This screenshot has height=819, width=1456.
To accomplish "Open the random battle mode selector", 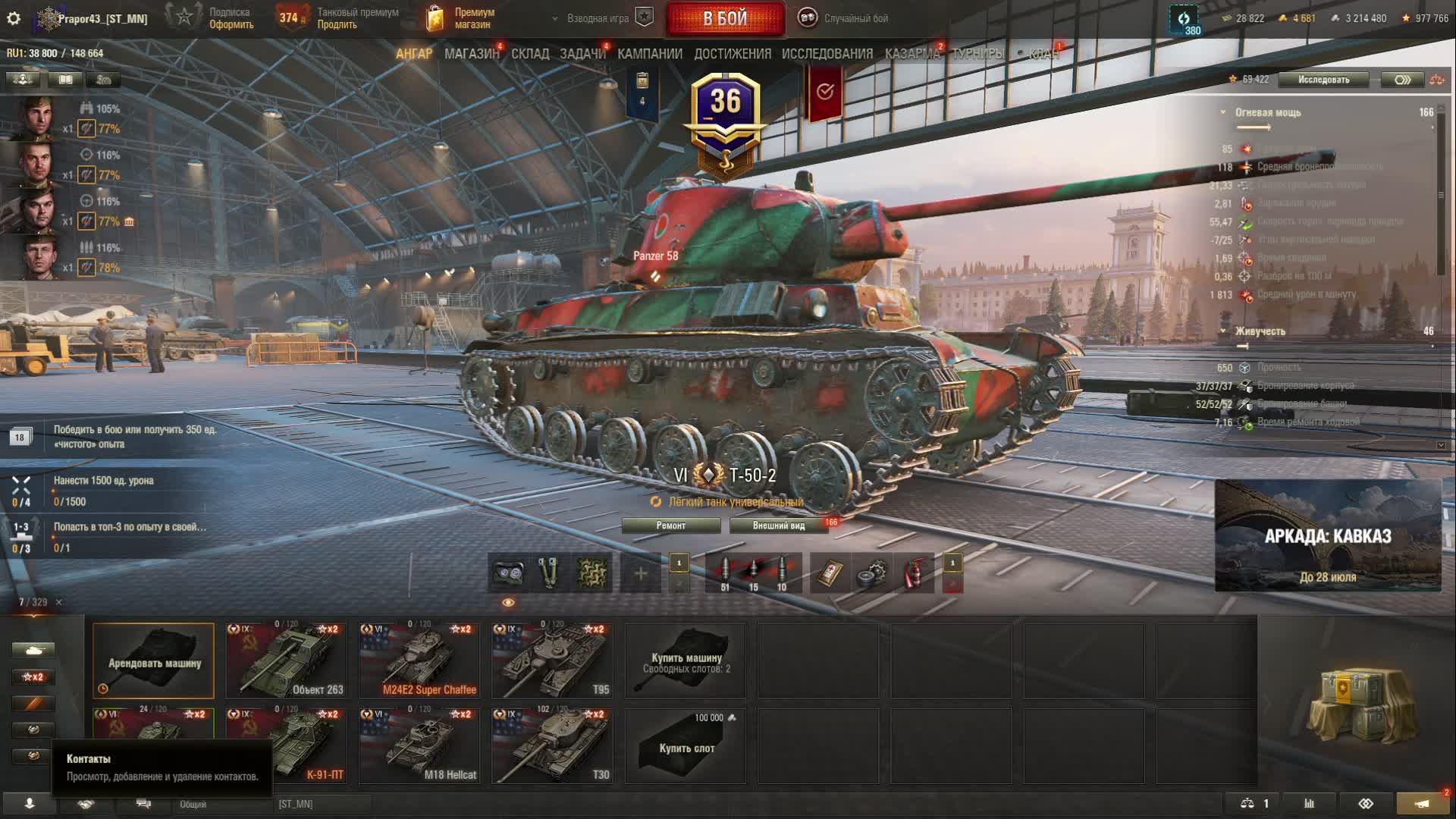I will pos(843,18).
